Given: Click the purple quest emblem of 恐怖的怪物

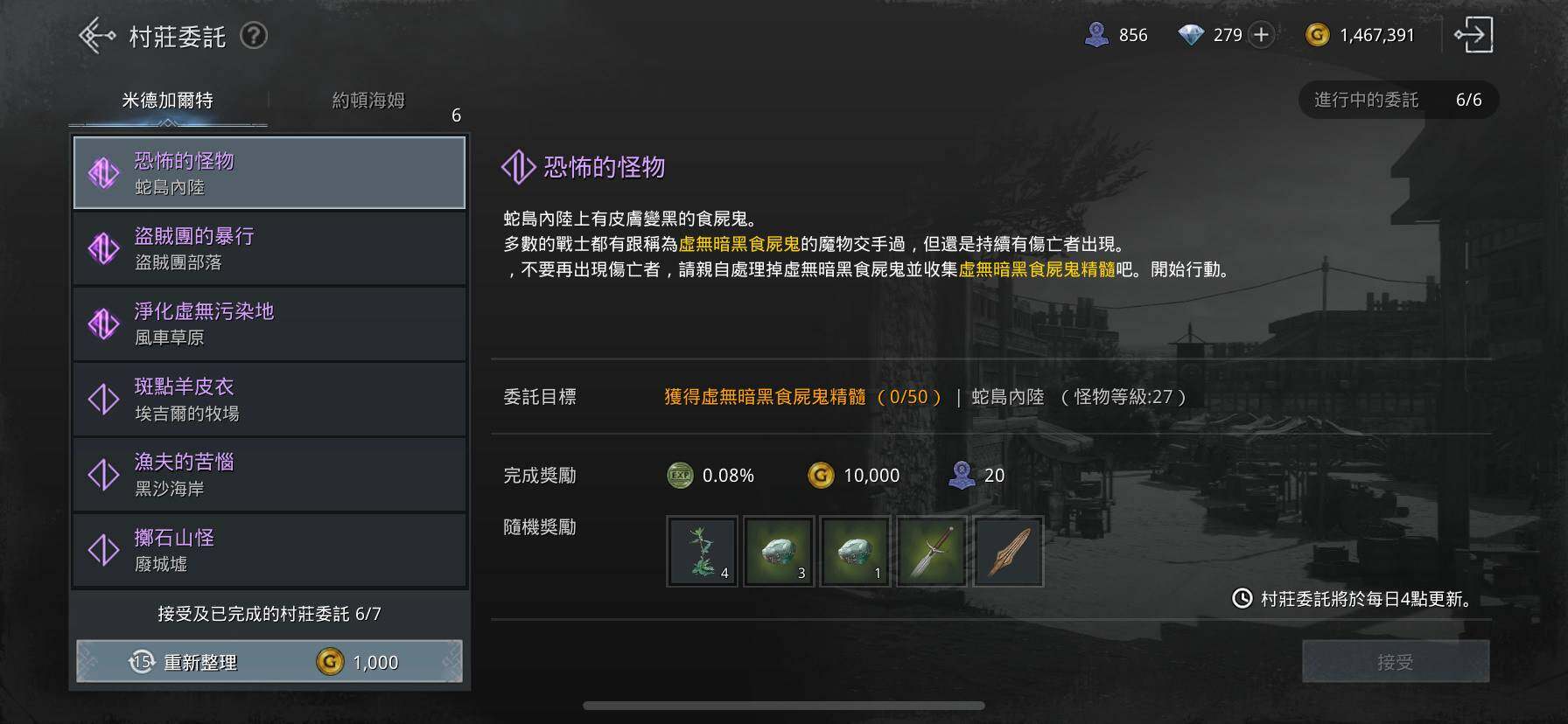Looking at the screenshot, I should click(105, 172).
